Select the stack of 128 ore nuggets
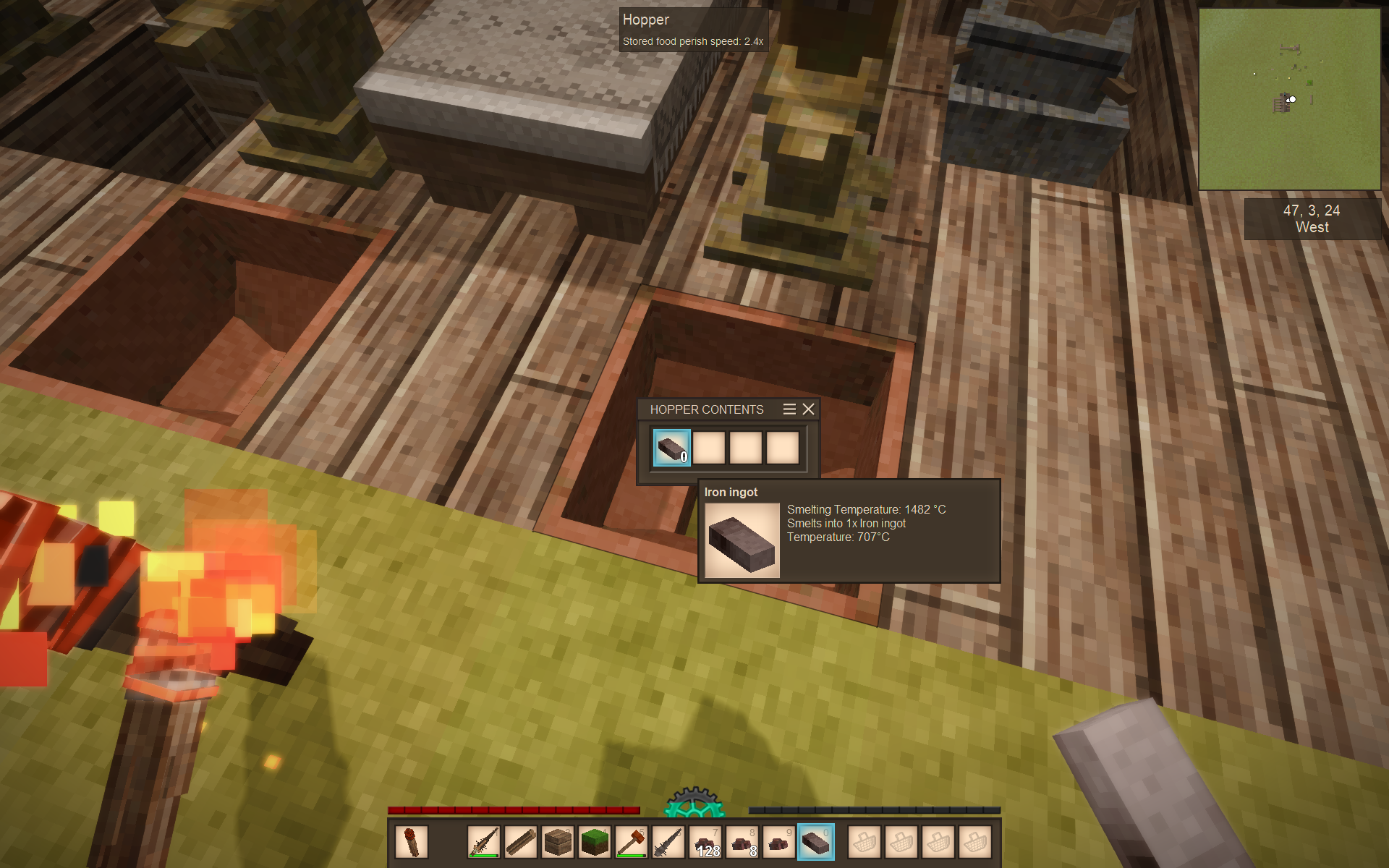 [x=705, y=842]
